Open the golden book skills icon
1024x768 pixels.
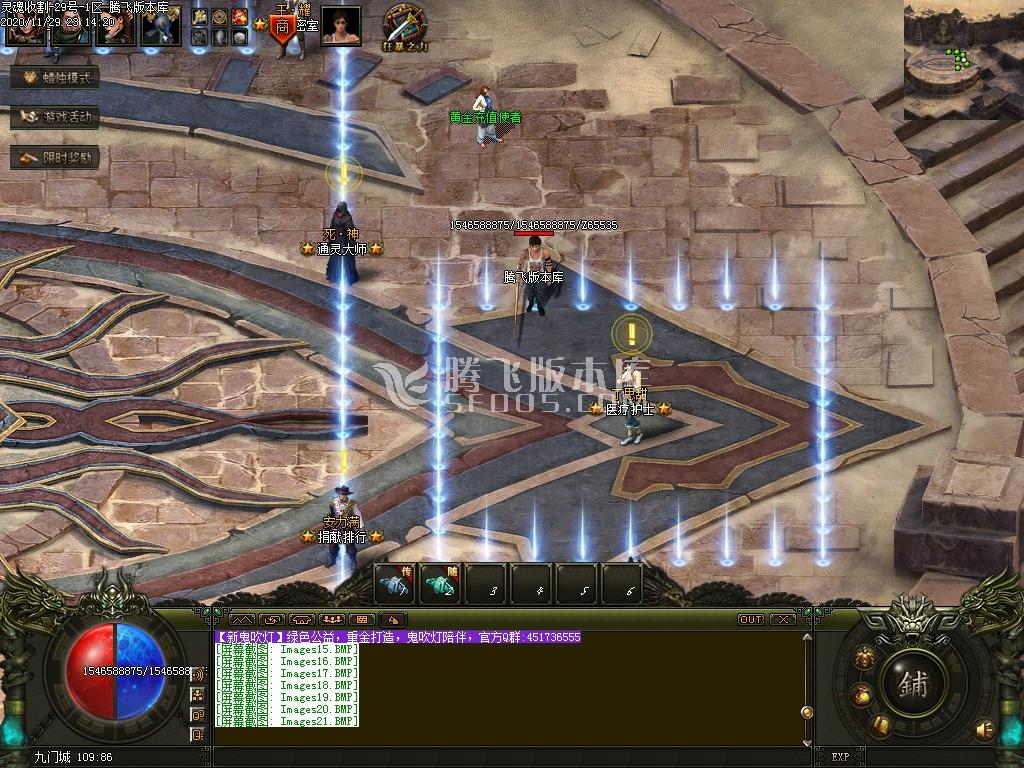tap(881, 724)
